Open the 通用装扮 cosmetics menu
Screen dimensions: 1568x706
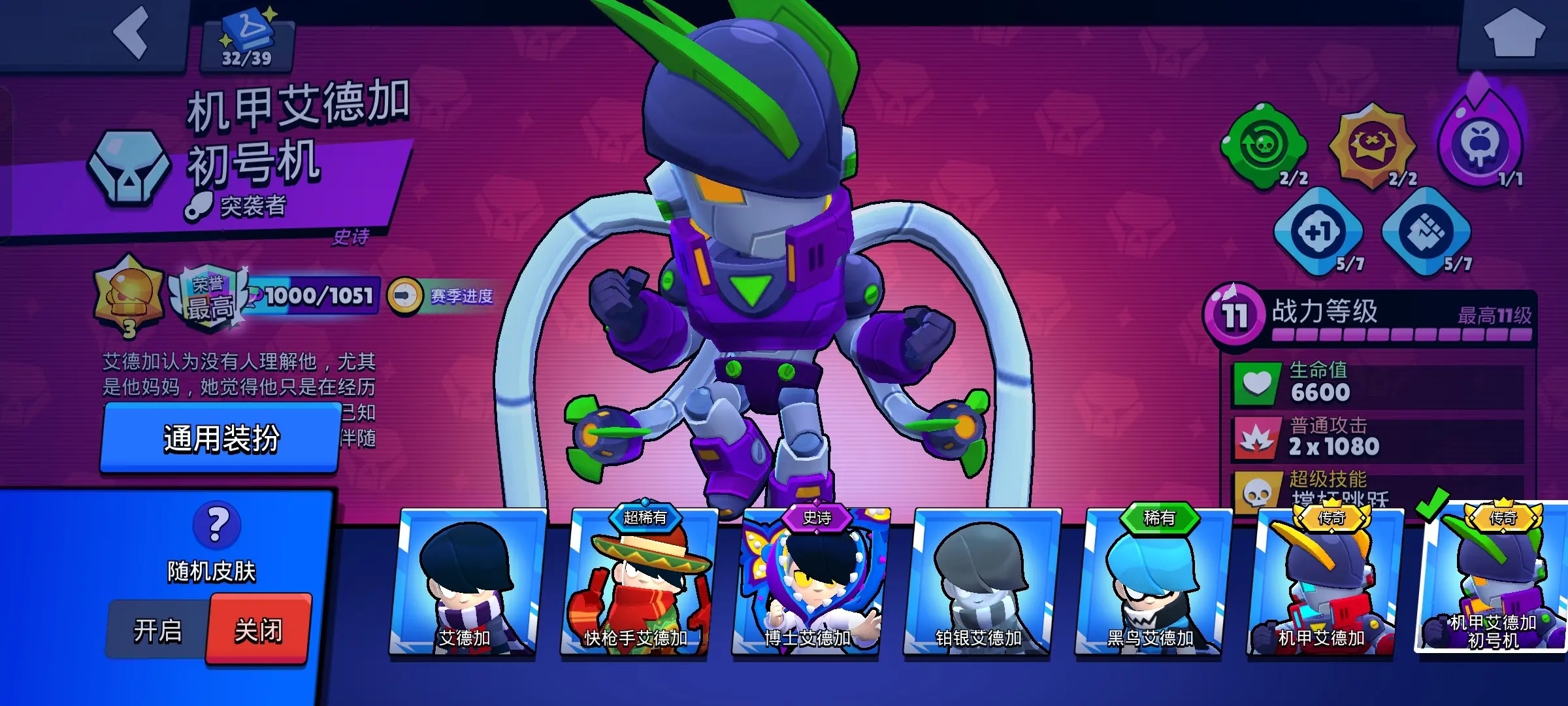(221, 437)
